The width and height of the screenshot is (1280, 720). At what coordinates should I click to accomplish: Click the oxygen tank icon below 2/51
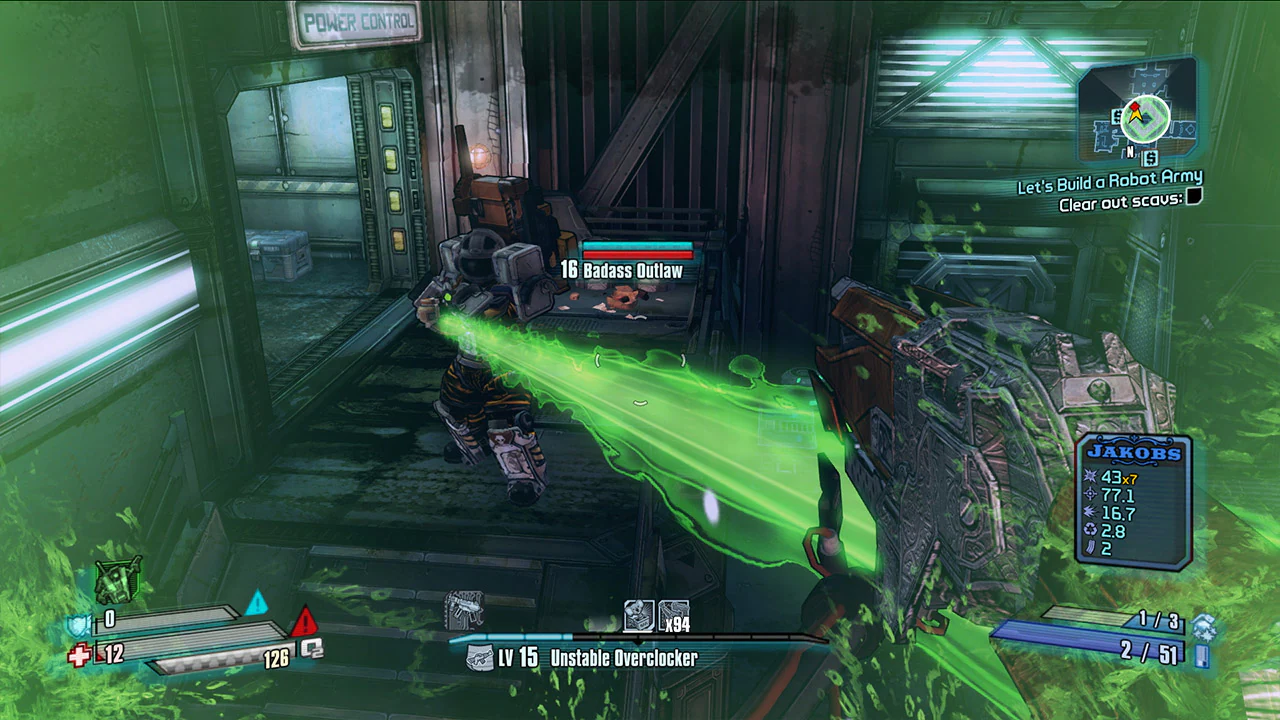(x=1200, y=655)
